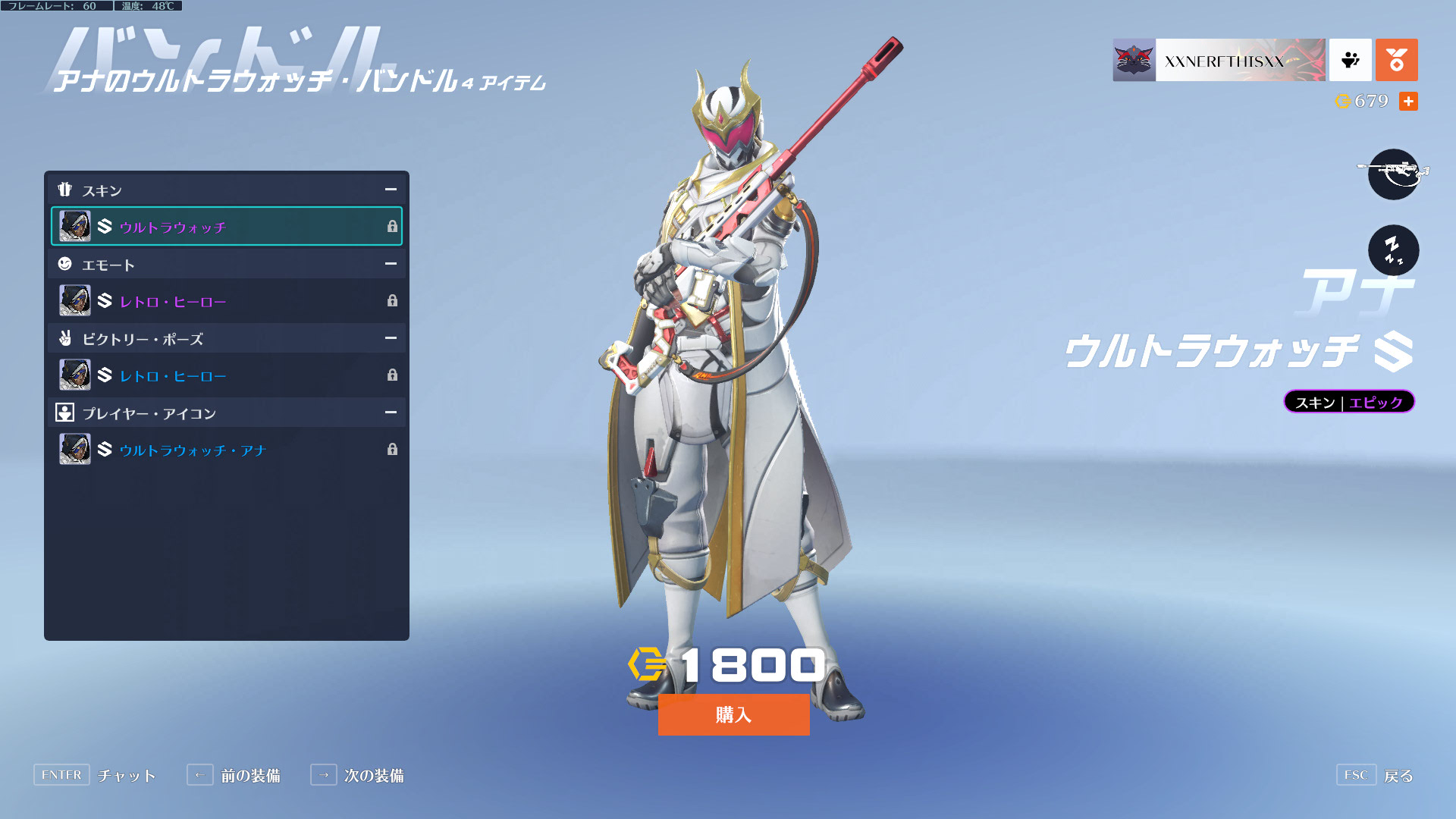Open the XXNERFTHISXX player profile banner
1456x819 pixels.
[x=1219, y=60]
